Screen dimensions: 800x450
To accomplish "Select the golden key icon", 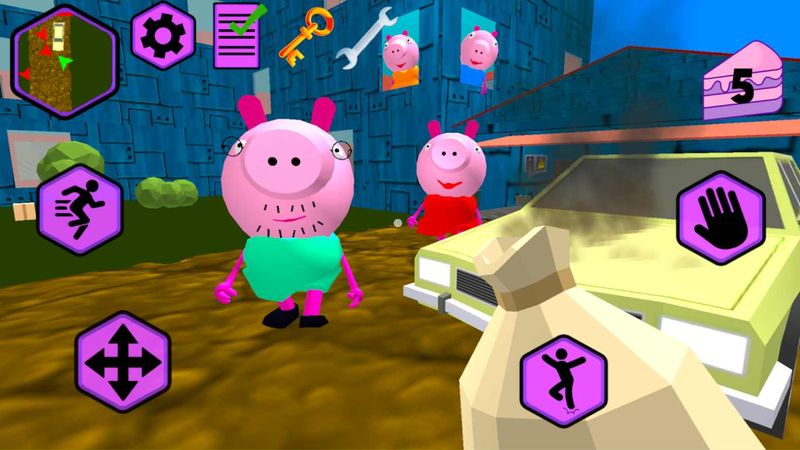I will click(x=300, y=37).
